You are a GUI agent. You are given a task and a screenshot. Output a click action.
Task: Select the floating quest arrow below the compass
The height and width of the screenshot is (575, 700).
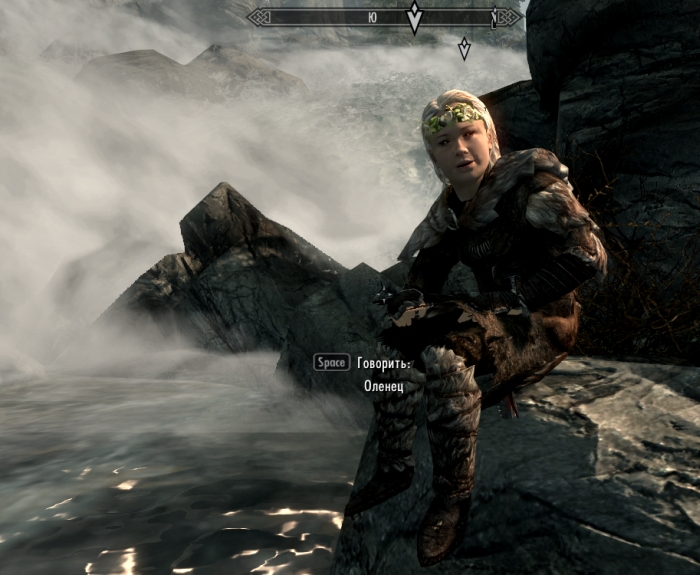(464, 48)
